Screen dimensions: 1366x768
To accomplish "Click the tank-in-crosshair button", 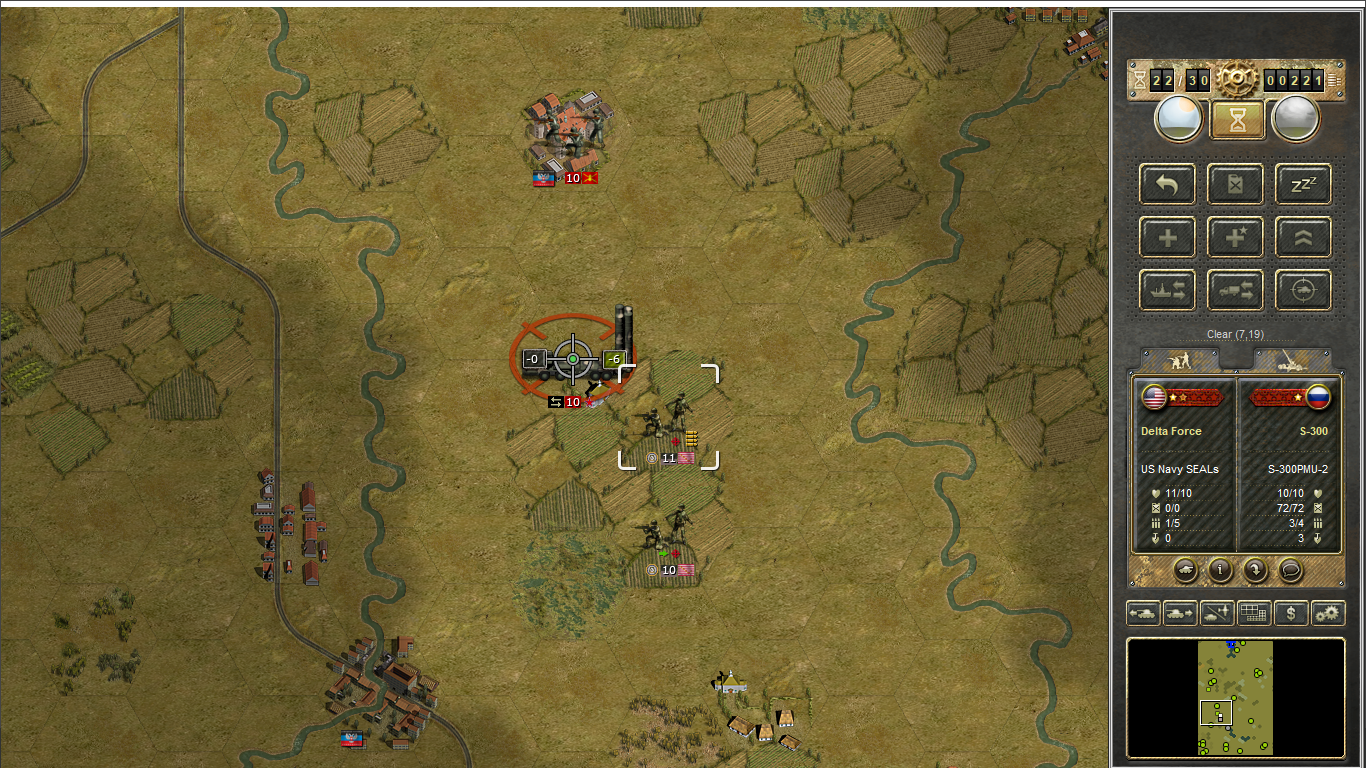I will pyautogui.click(x=1303, y=290).
